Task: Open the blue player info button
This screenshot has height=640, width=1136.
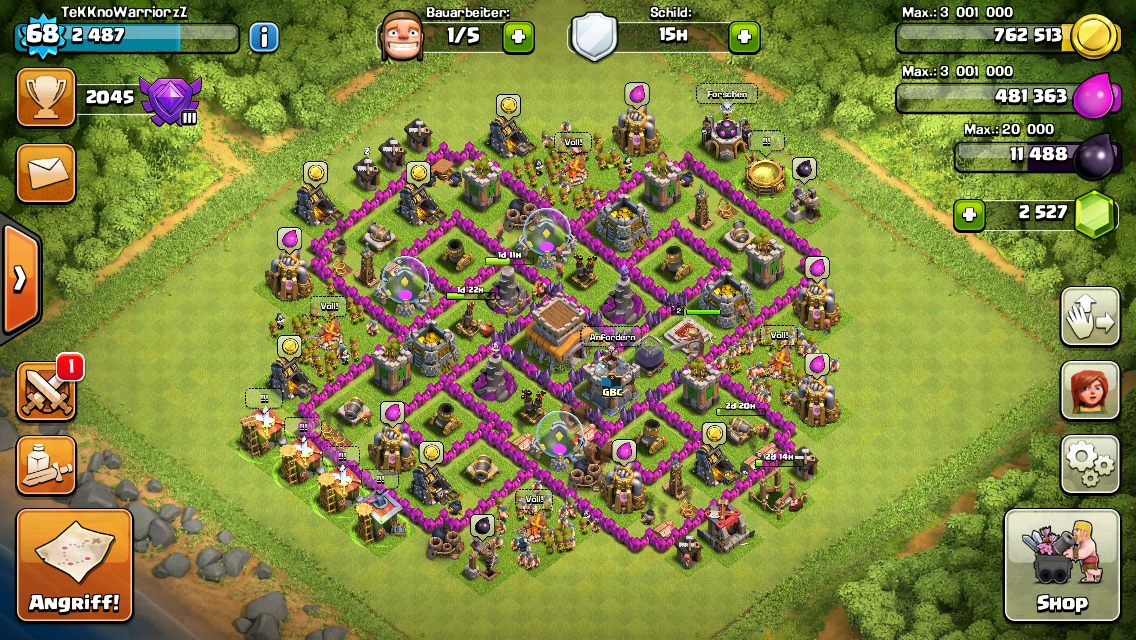Action: point(263,38)
